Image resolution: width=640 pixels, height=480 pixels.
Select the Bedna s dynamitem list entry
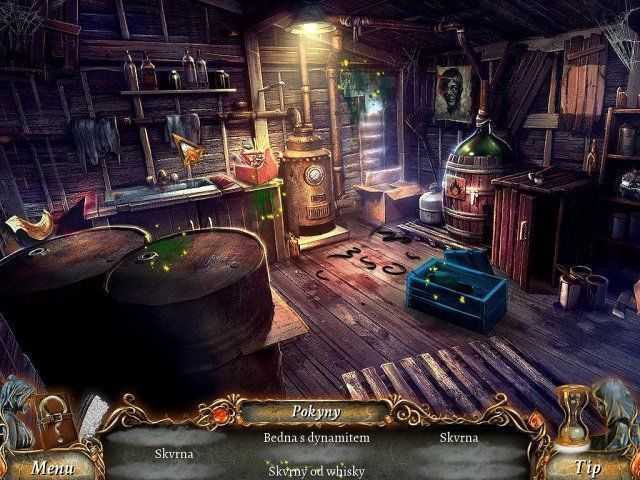(x=316, y=438)
